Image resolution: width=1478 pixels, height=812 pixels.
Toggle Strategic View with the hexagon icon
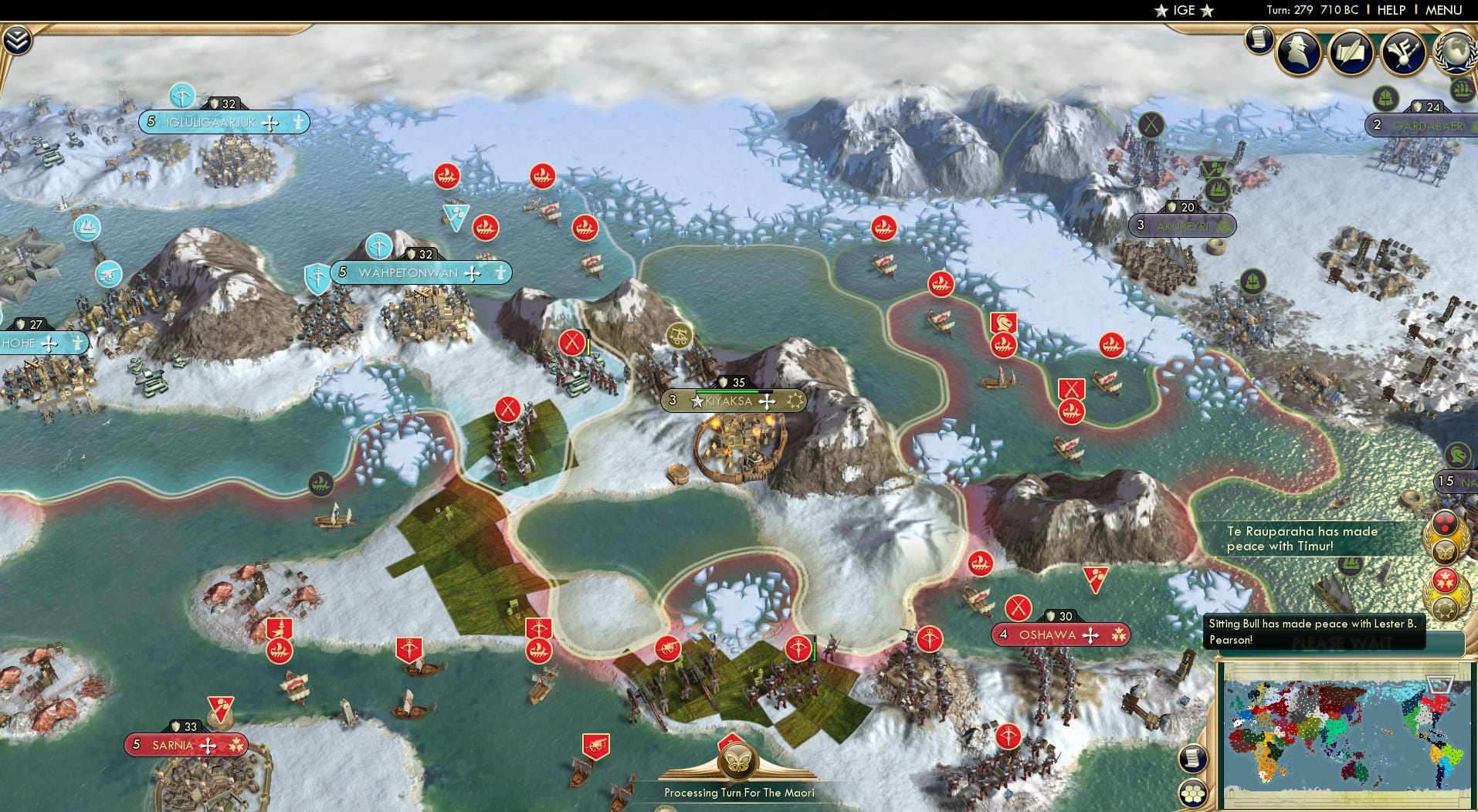1192,793
